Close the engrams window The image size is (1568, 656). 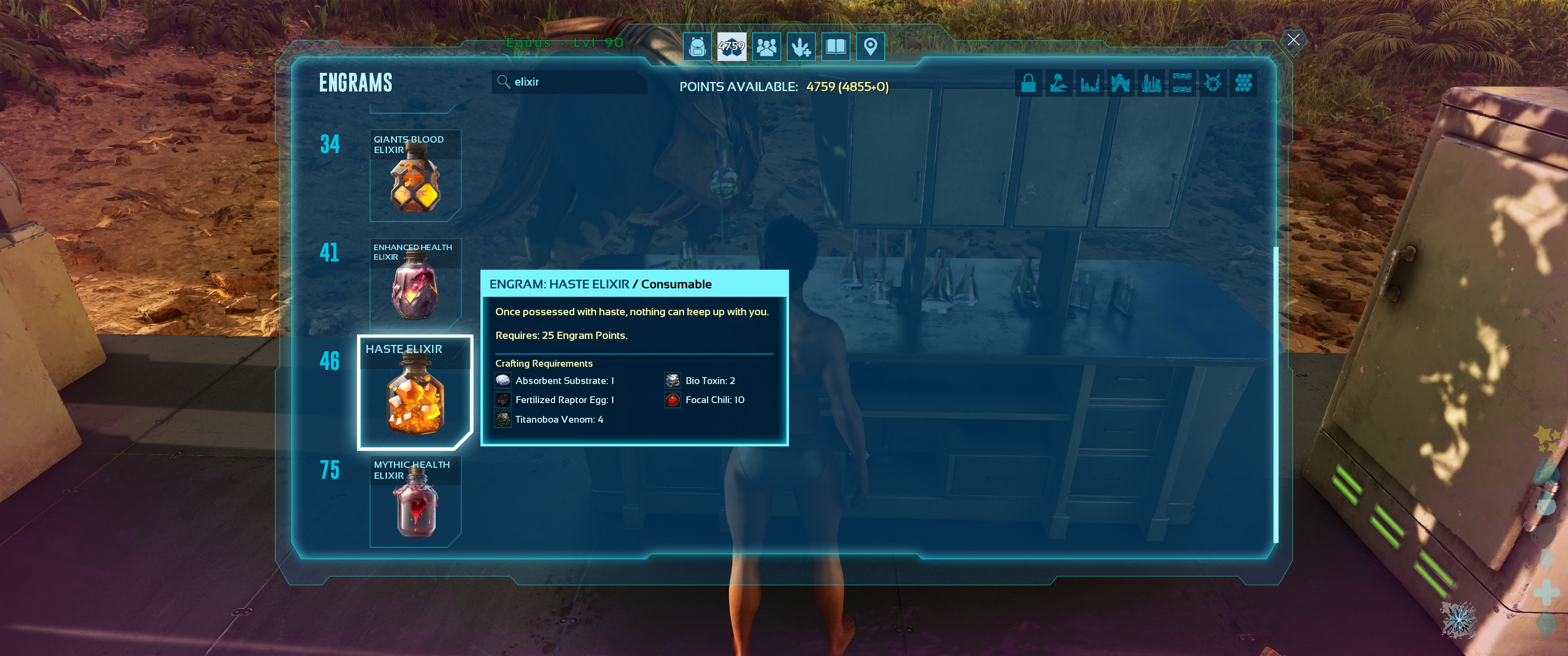pyautogui.click(x=1293, y=40)
